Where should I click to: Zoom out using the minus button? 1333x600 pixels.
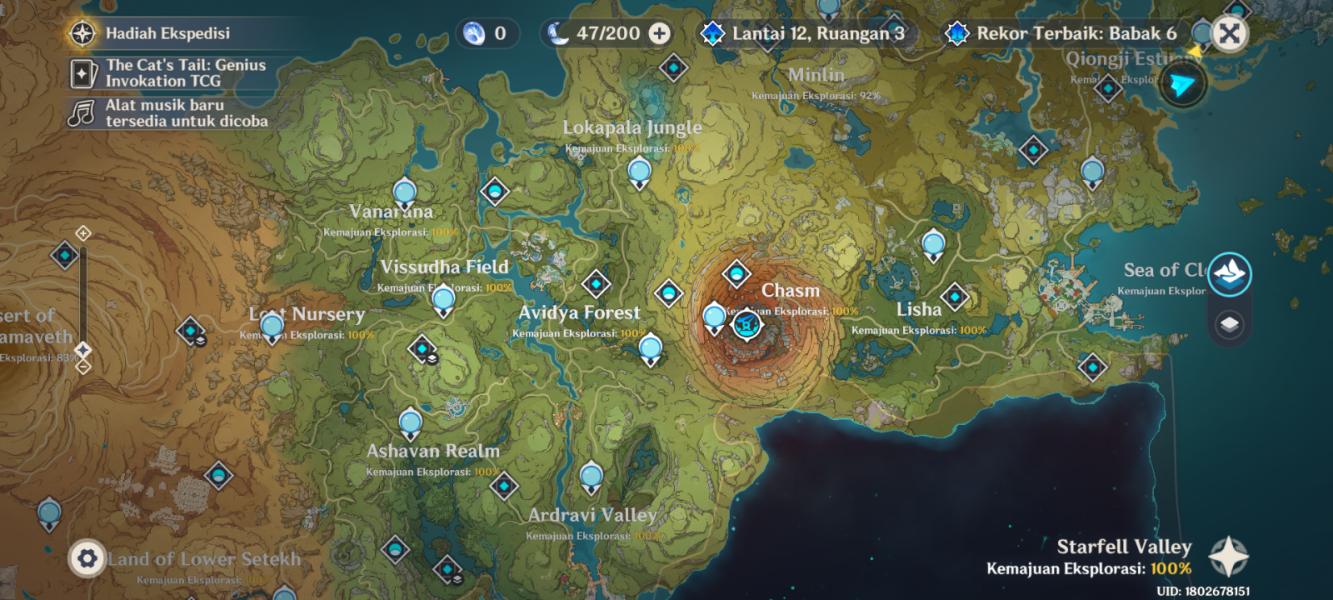pyautogui.click(x=83, y=366)
